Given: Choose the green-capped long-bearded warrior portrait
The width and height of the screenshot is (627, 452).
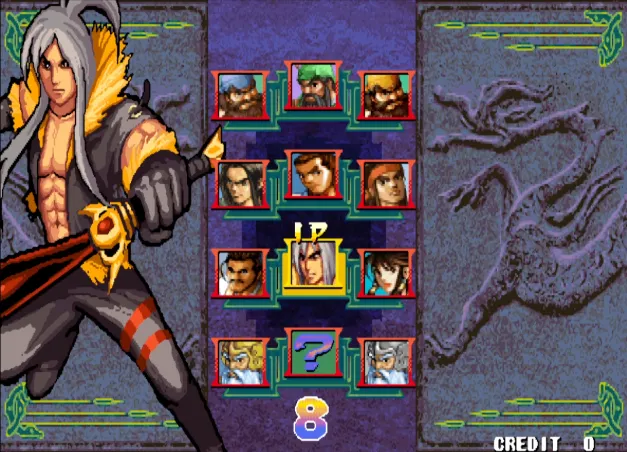Looking at the screenshot, I should click(x=313, y=86).
